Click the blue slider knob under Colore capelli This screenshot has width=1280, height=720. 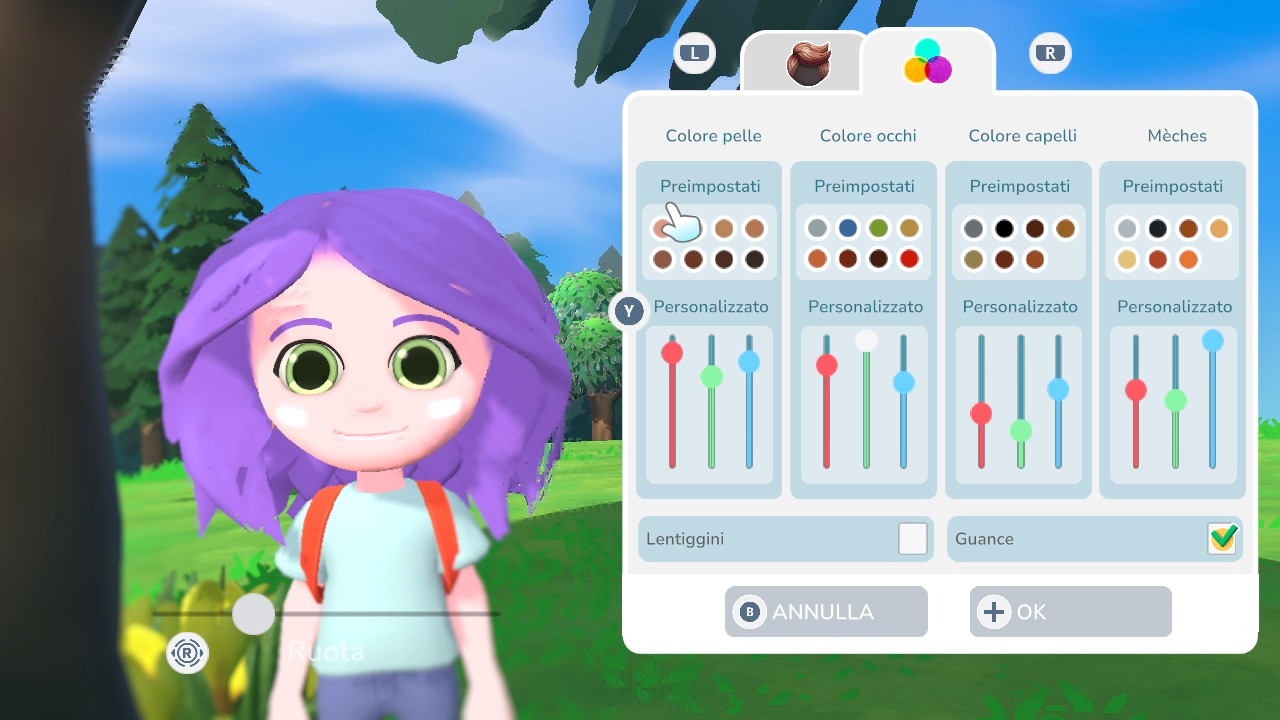1058,389
